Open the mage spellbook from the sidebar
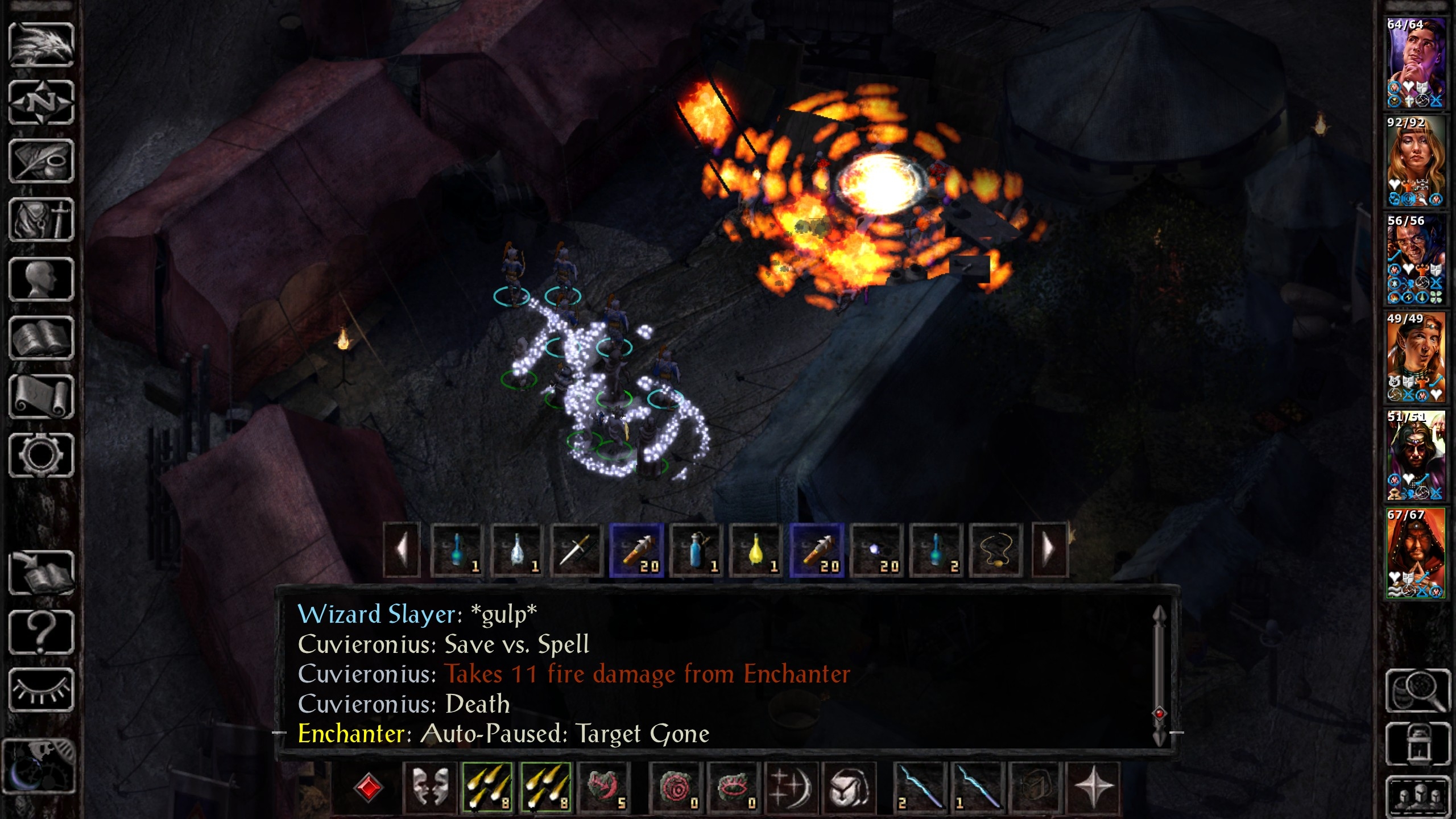The height and width of the screenshot is (819, 1456). (41, 338)
